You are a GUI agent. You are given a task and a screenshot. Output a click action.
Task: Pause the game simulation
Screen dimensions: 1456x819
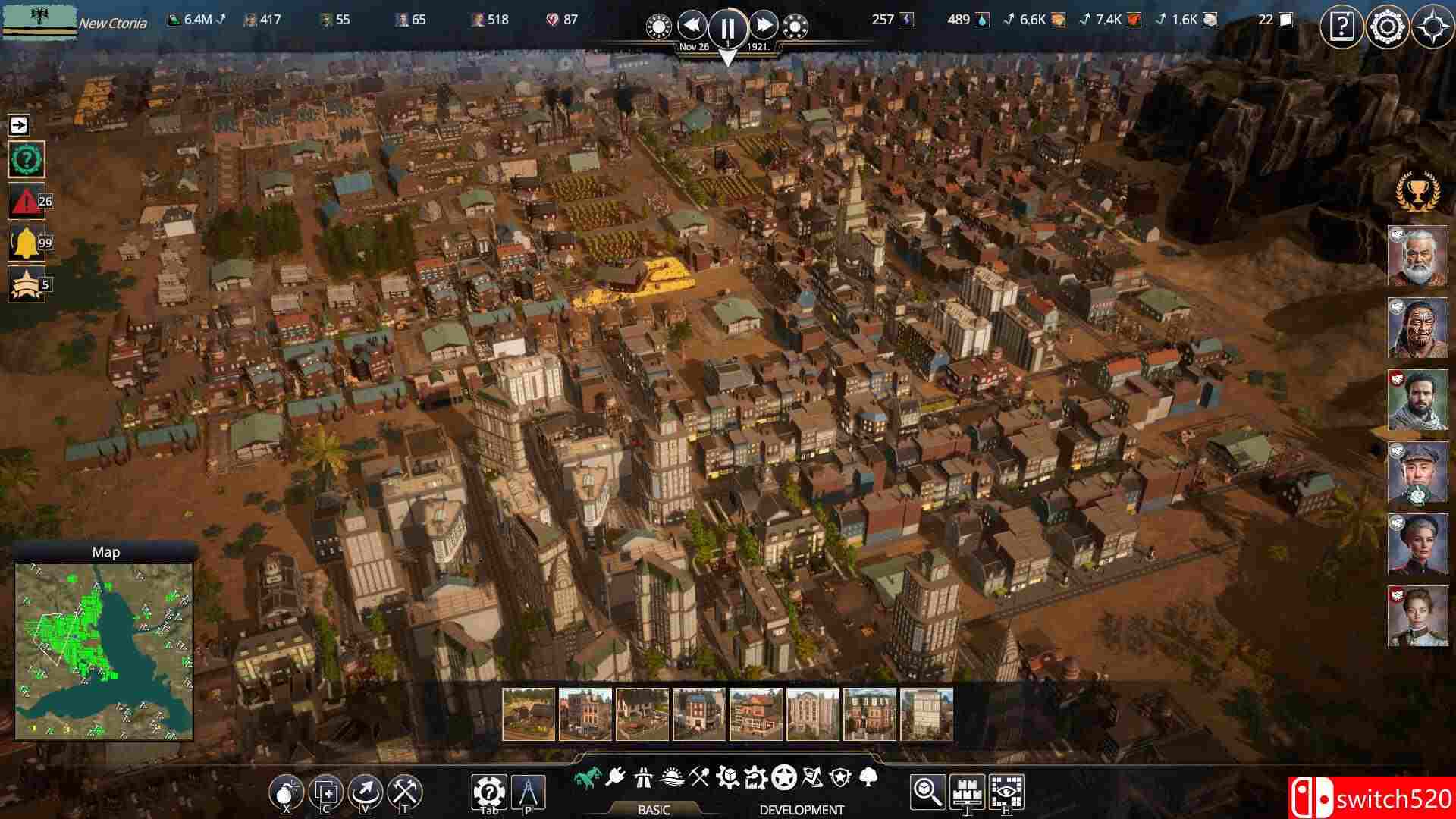727,28
